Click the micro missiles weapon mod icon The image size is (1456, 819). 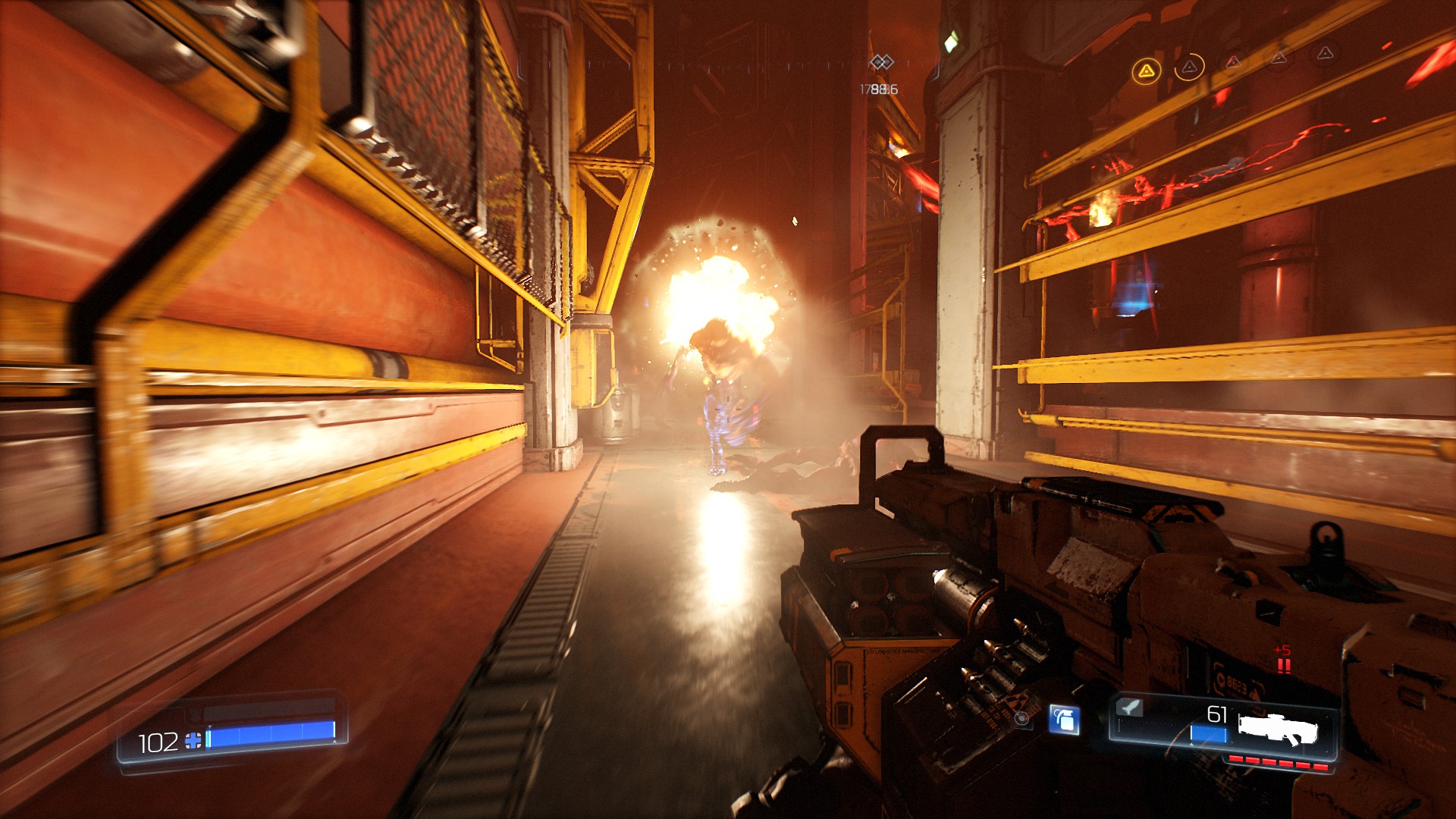point(1129,708)
